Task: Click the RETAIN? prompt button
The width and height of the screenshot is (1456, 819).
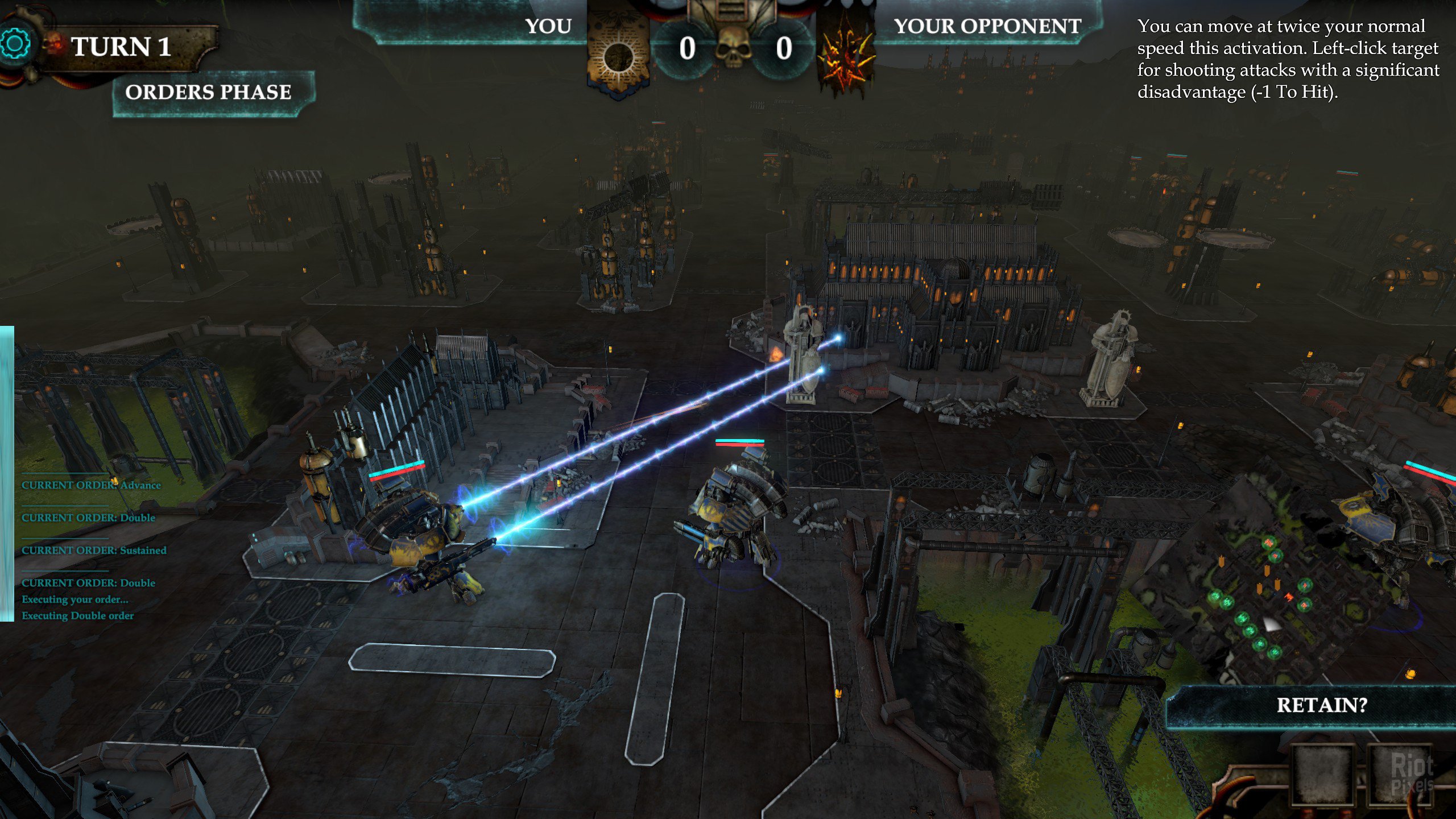Action: (1321, 705)
